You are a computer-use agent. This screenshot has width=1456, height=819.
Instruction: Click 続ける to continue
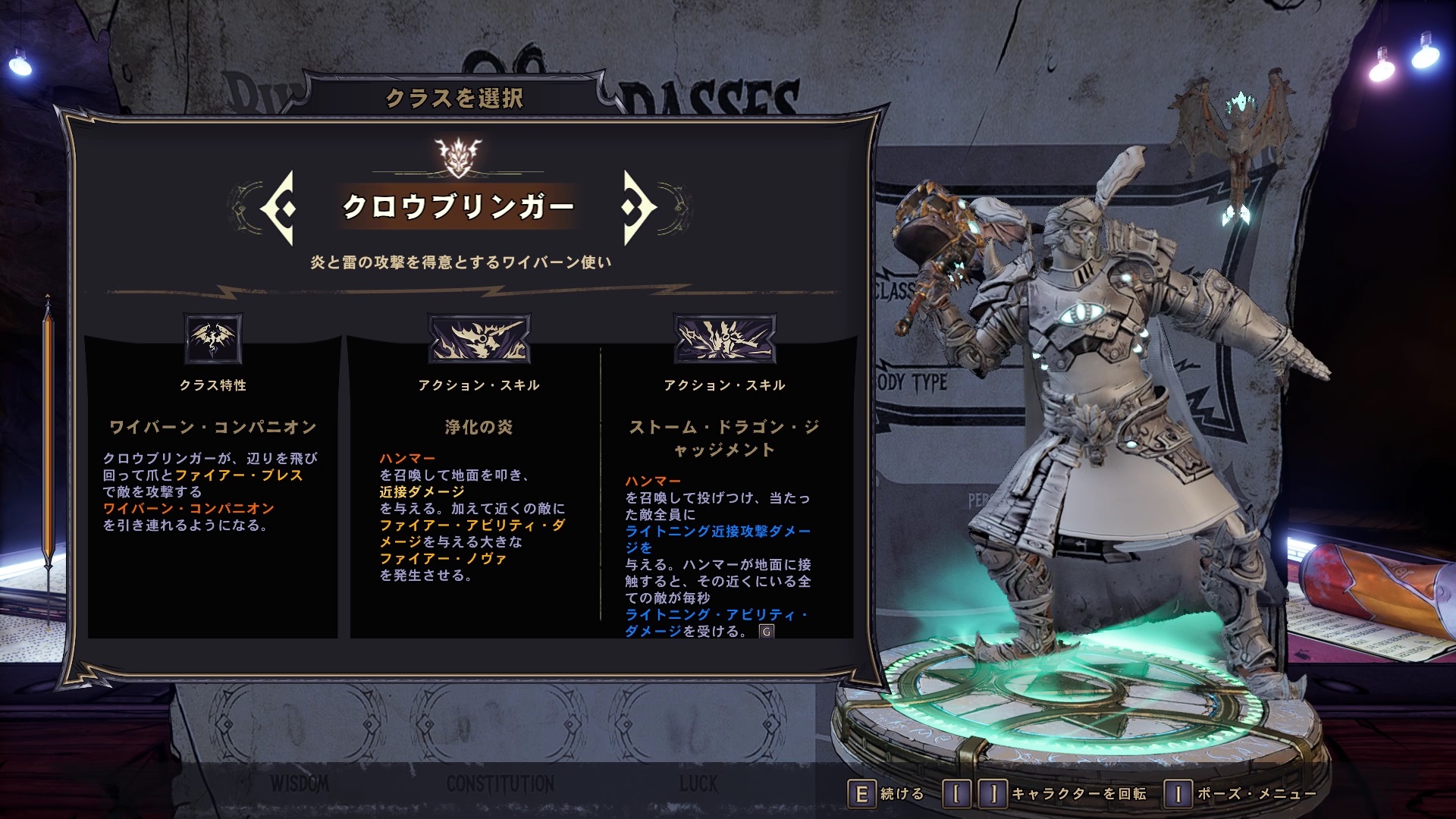pos(886,794)
